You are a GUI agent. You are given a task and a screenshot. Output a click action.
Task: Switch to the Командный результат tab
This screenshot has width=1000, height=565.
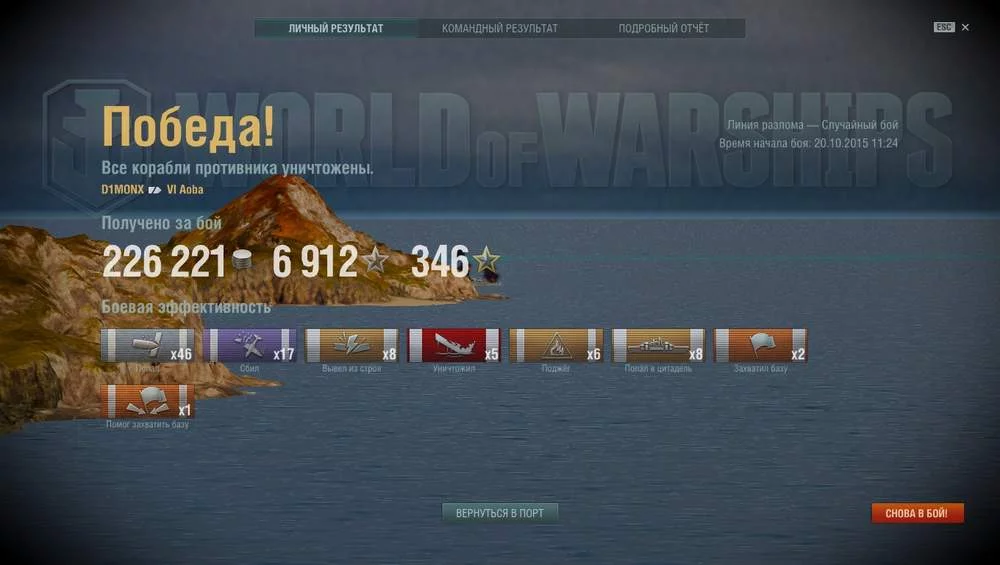tap(499, 28)
